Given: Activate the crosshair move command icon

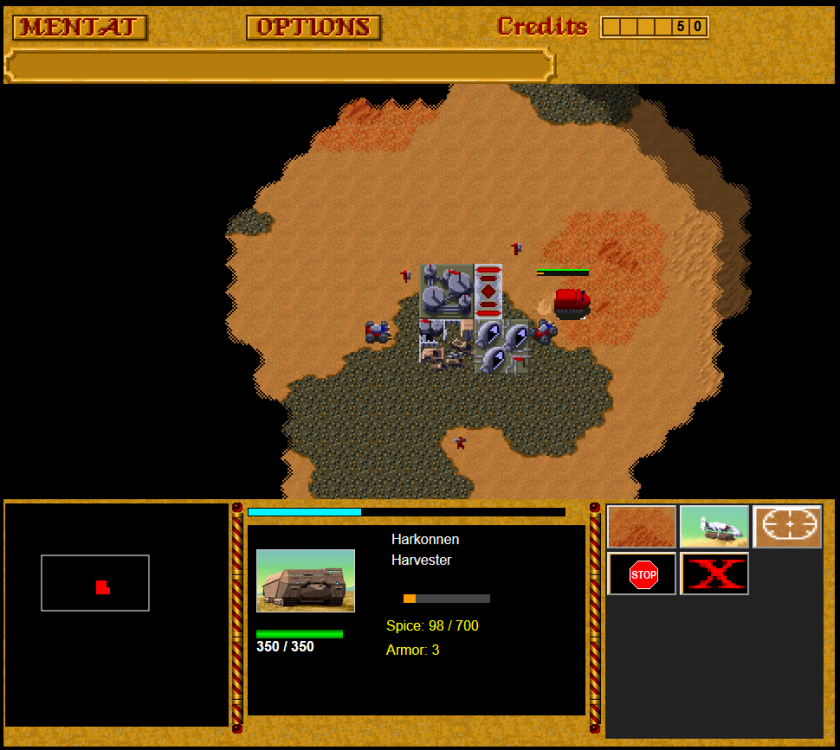Looking at the screenshot, I should tap(787, 526).
